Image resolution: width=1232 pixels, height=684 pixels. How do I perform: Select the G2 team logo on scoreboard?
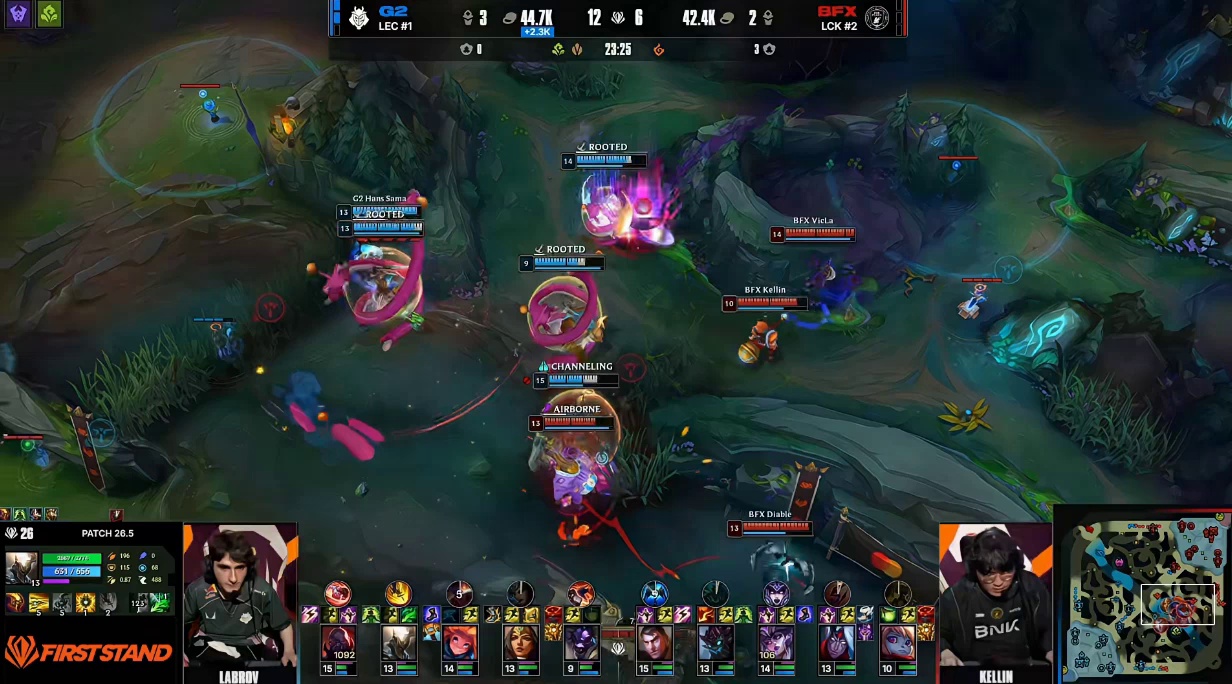pyautogui.click(x=358, y=18)
